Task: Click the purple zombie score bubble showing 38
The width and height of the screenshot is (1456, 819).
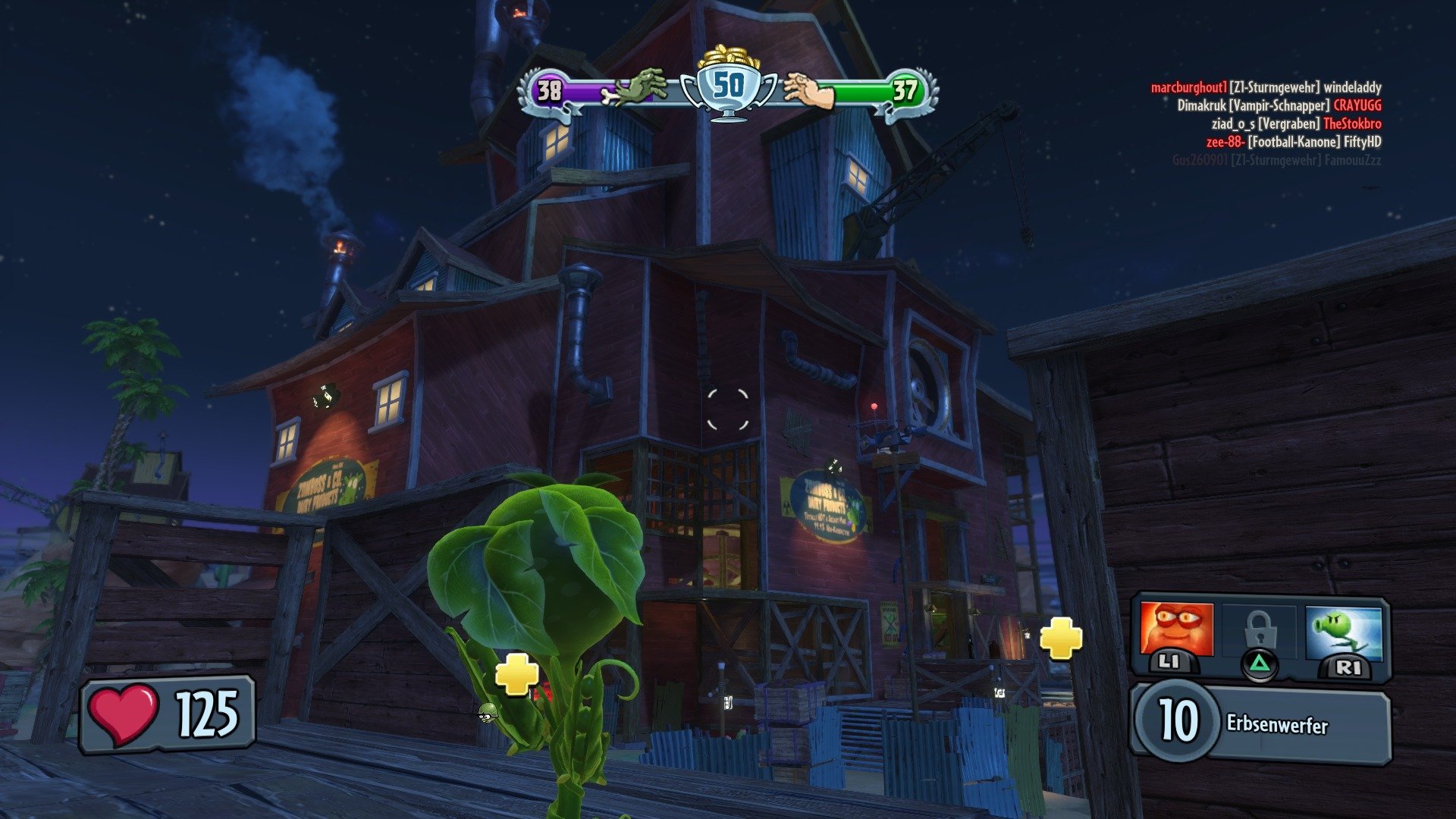Action: coord(550,91)
